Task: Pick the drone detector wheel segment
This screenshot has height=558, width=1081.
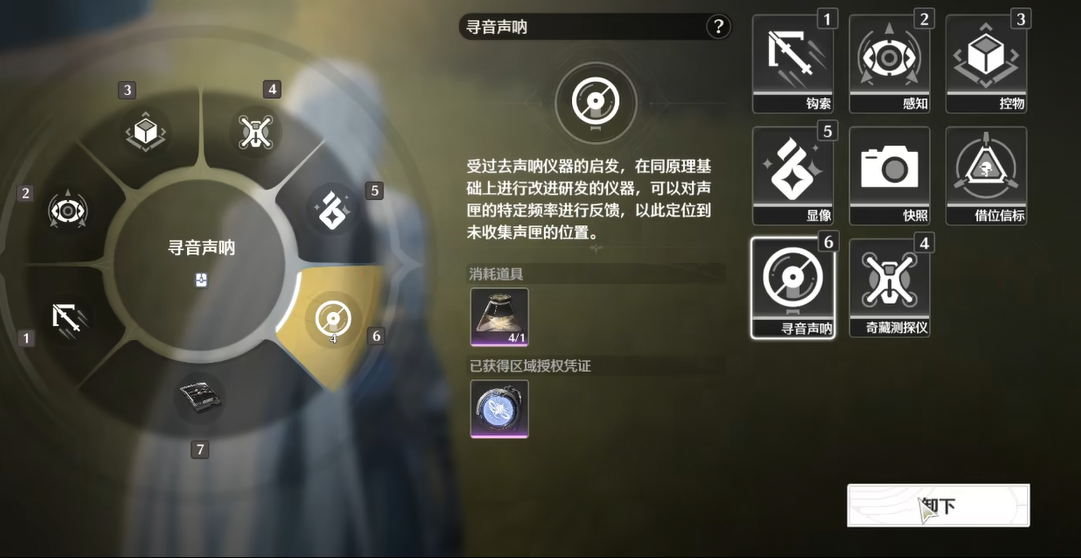Action: pos(255,132)
